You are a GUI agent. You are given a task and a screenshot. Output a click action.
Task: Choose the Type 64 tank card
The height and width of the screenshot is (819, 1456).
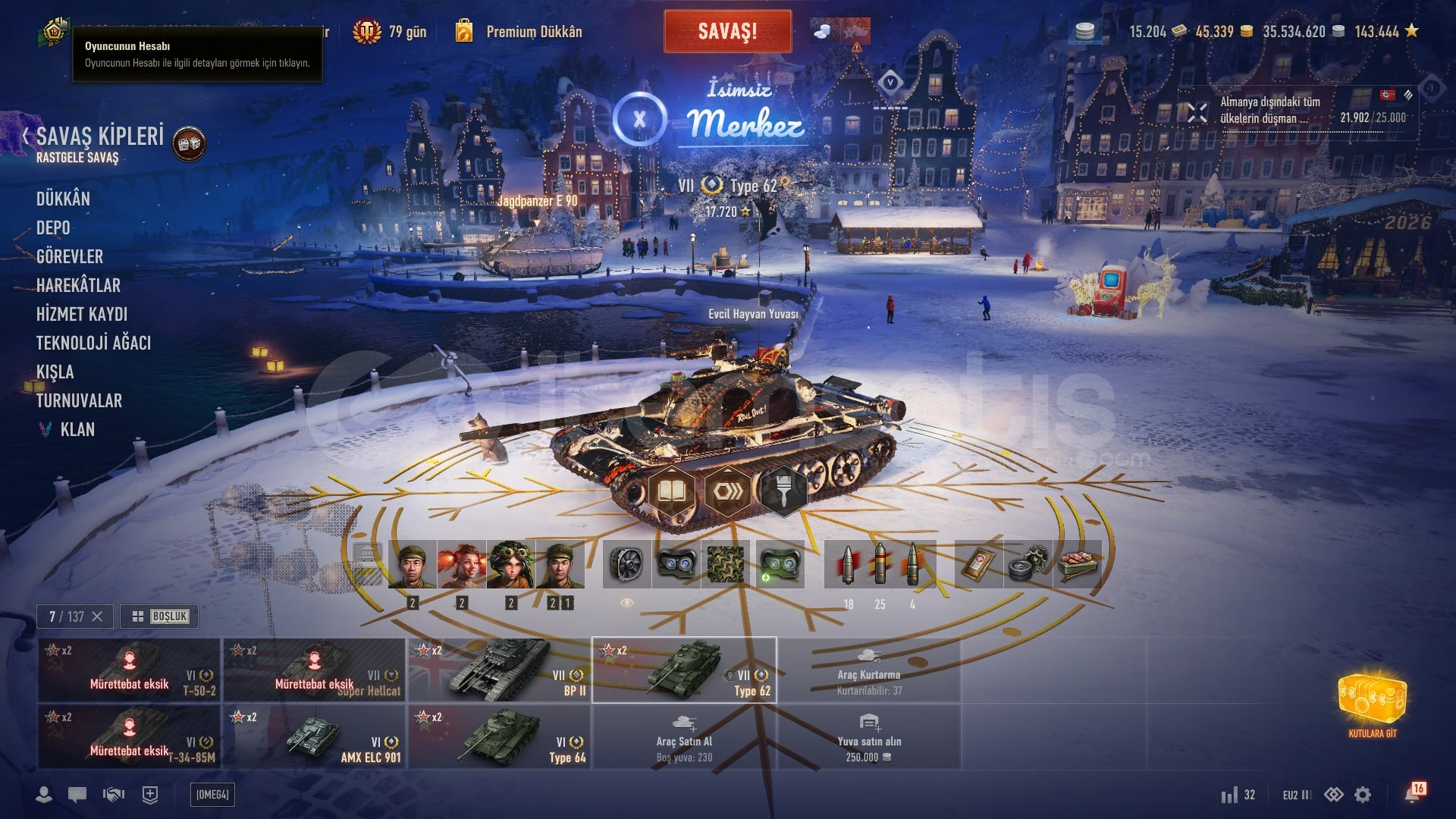(500, 737)
